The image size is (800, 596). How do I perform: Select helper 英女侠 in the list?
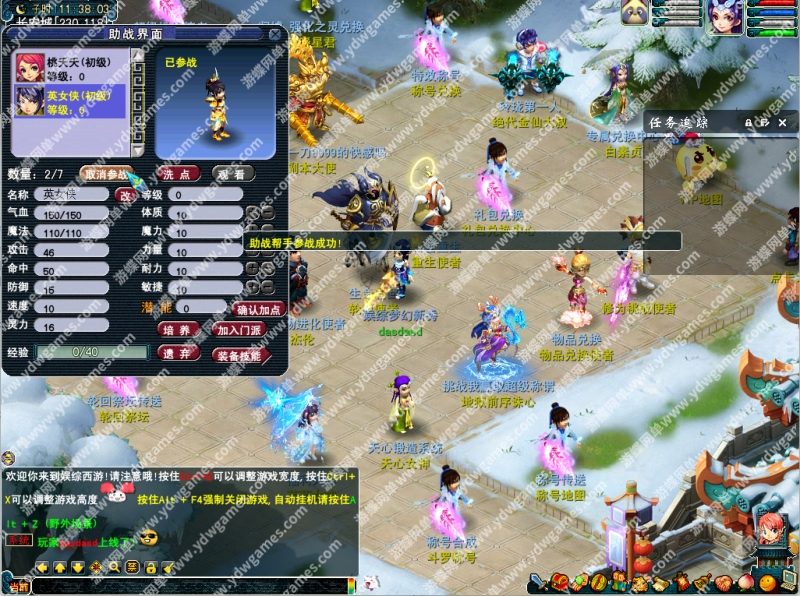pos(76,102)
